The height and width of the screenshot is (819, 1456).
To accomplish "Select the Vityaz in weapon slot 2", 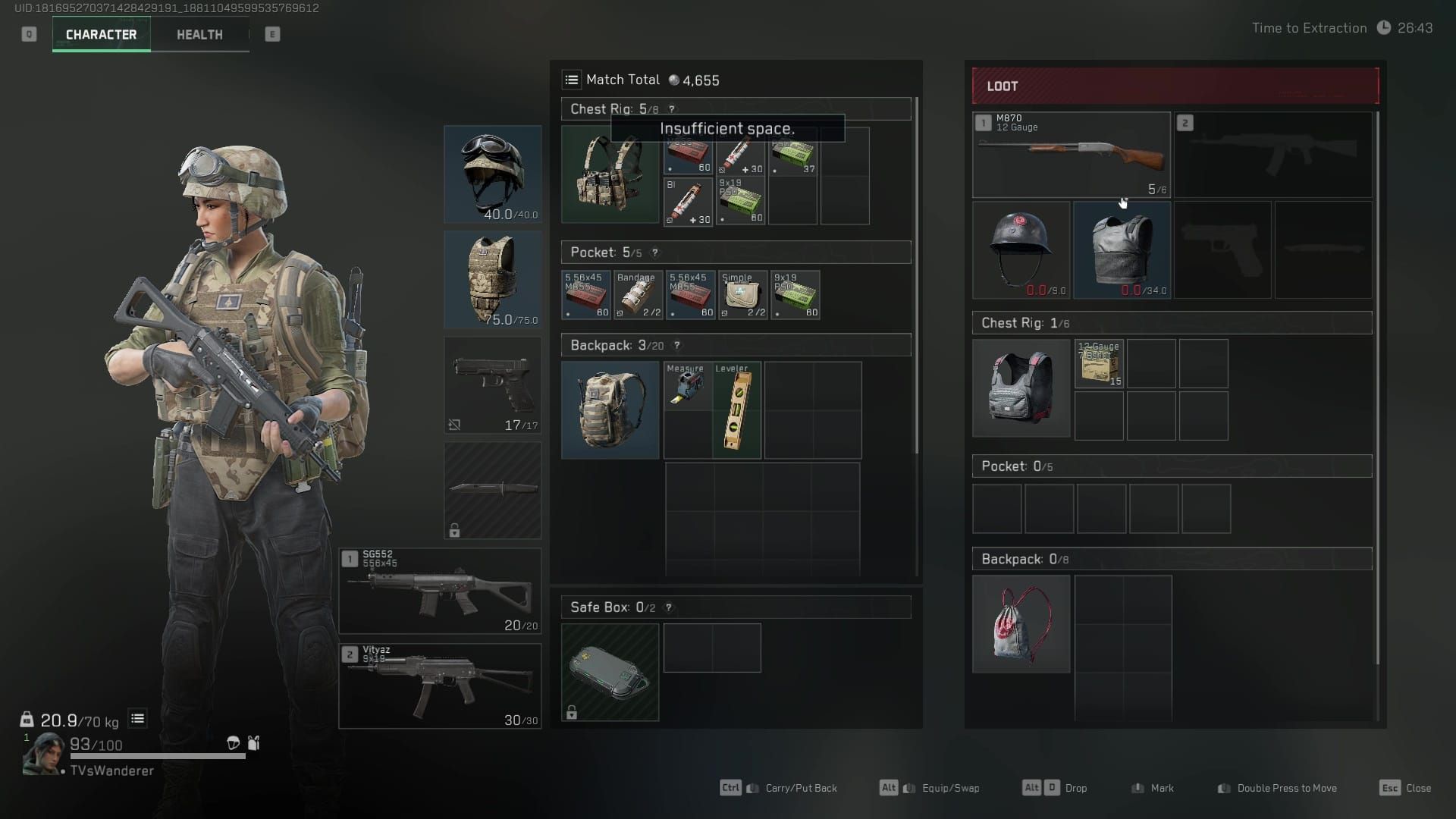I will 440,686.
